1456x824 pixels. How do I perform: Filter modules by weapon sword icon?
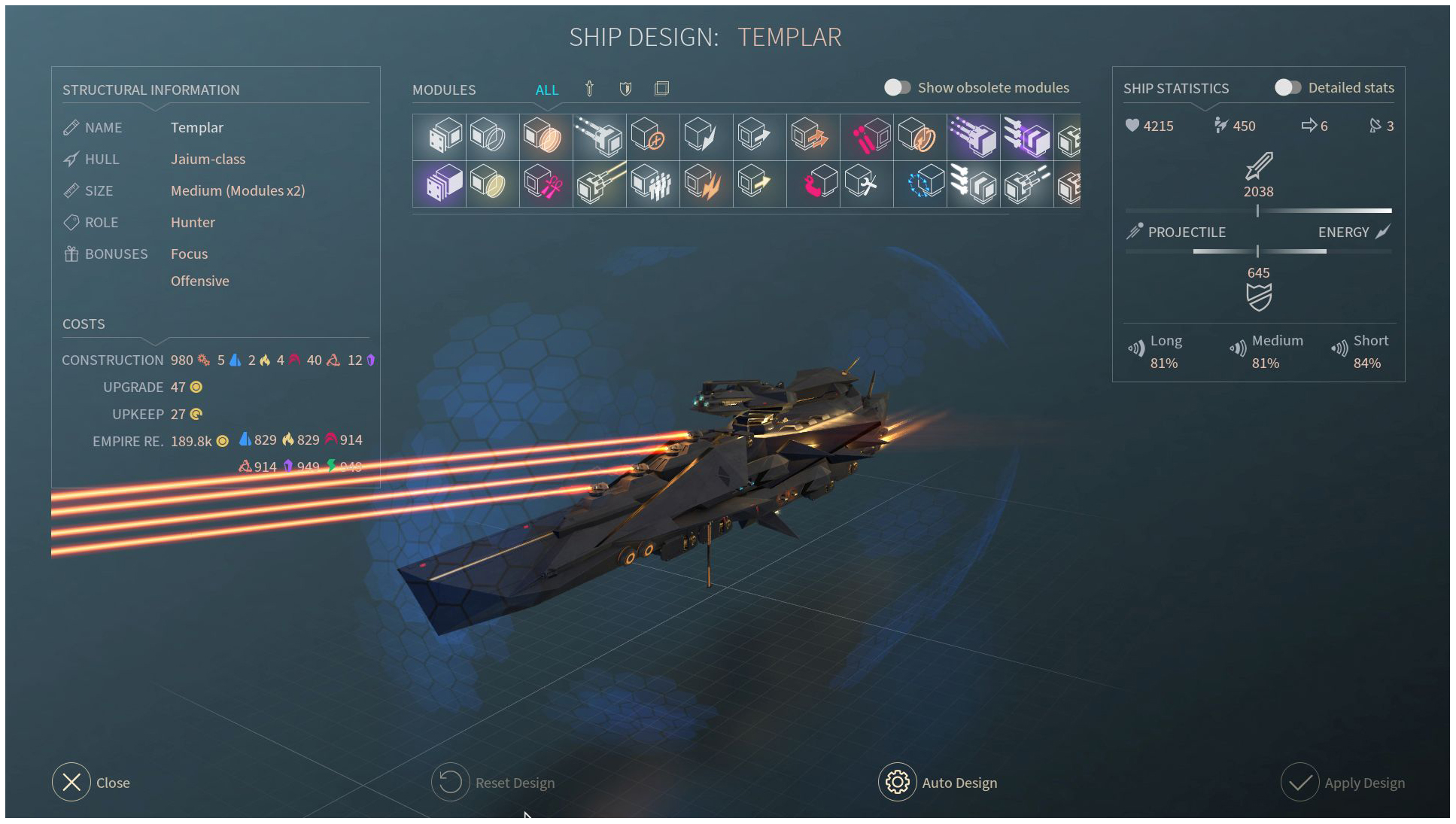590,89
